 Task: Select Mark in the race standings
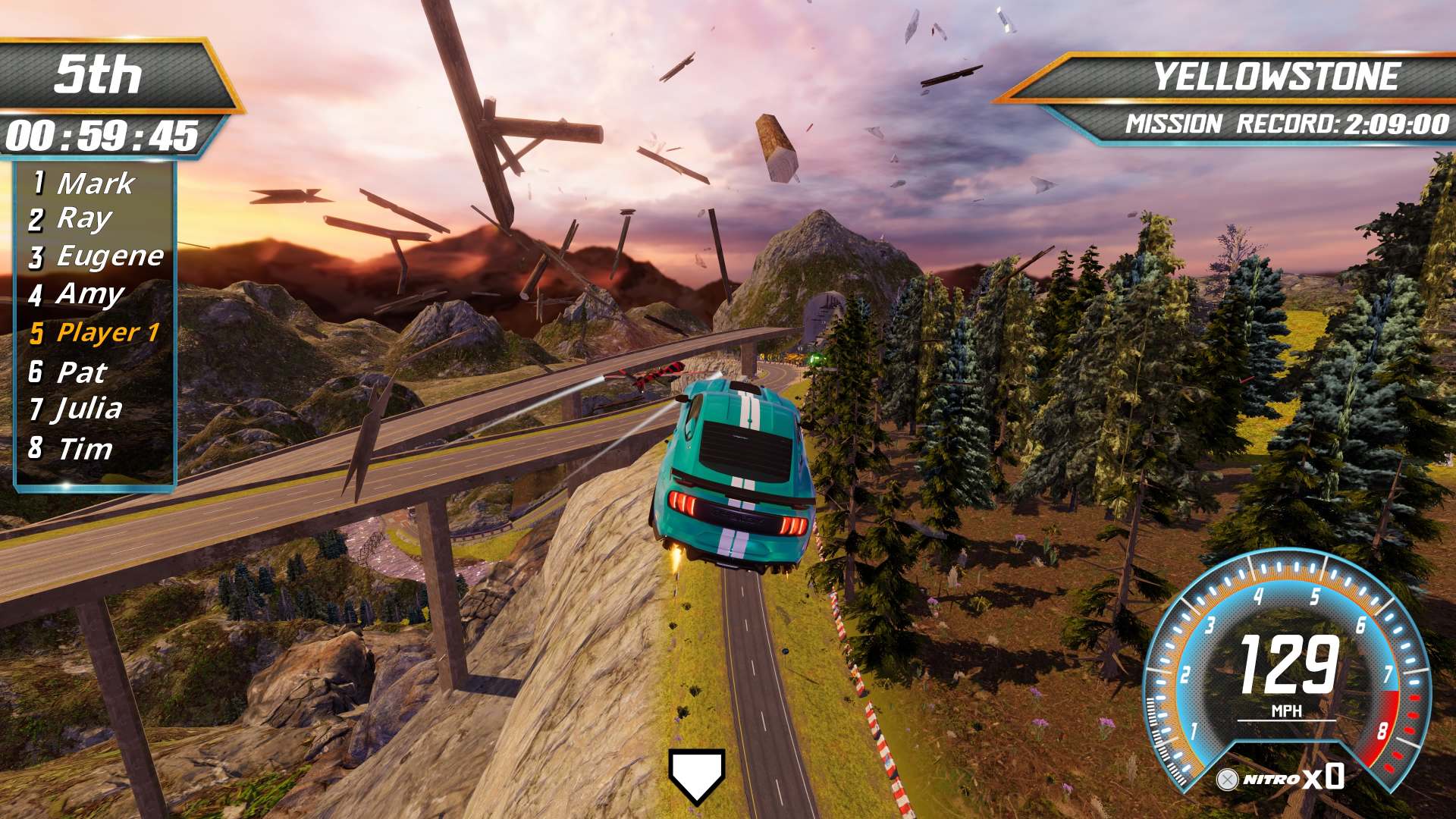click(x=94, y=183)
